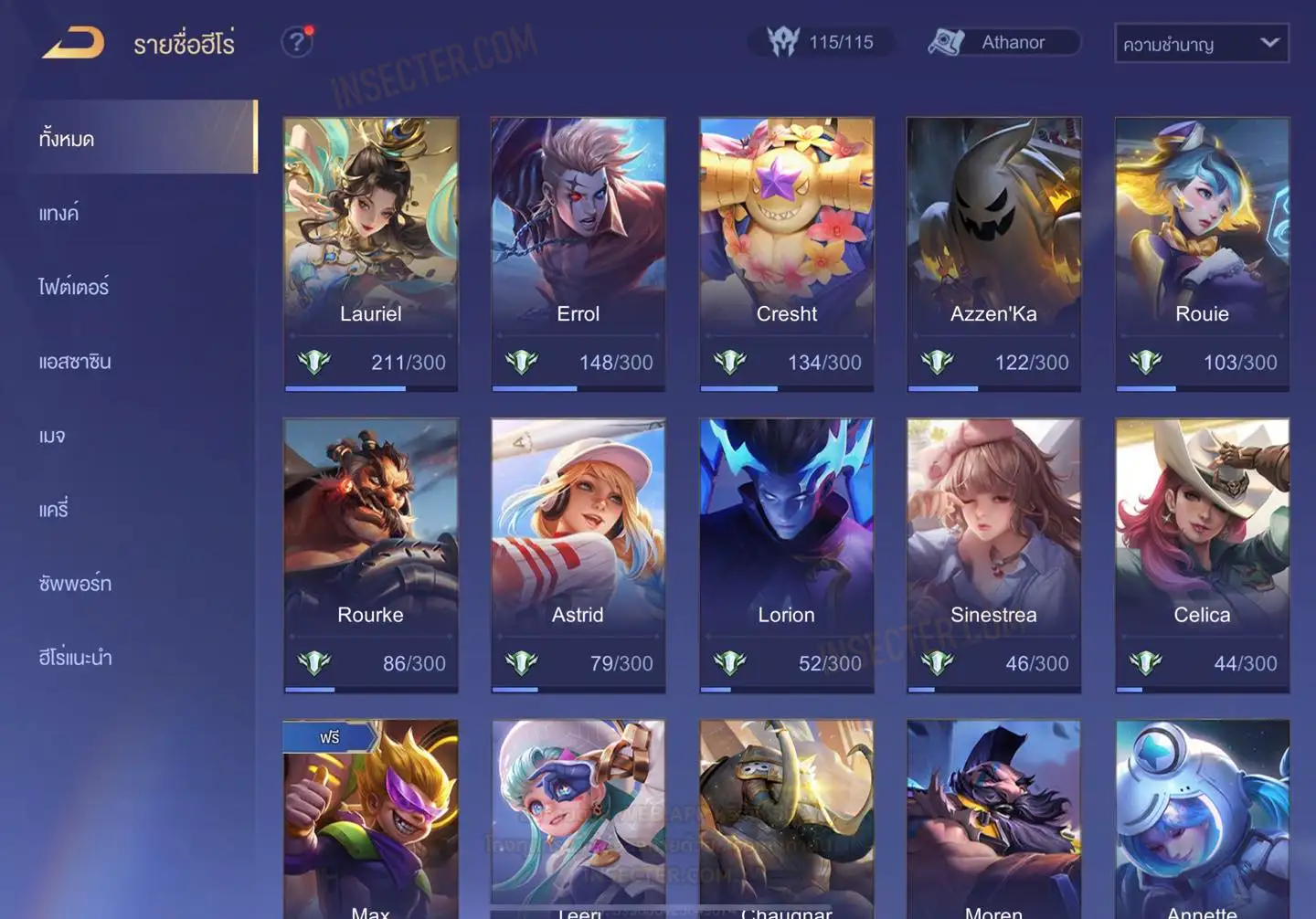Viewport: 1316px width, 919px height.
Task: Go back using the arrow button
Action: pyautogui.click(x=73, y=43)
